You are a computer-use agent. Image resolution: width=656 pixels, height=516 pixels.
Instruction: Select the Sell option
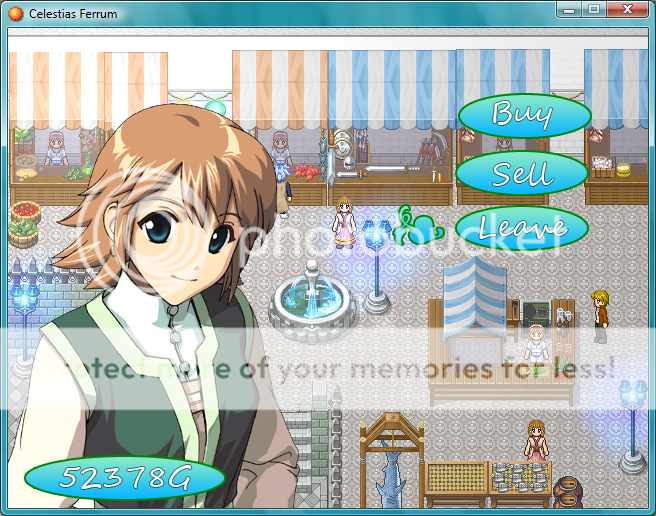point(521,174)
